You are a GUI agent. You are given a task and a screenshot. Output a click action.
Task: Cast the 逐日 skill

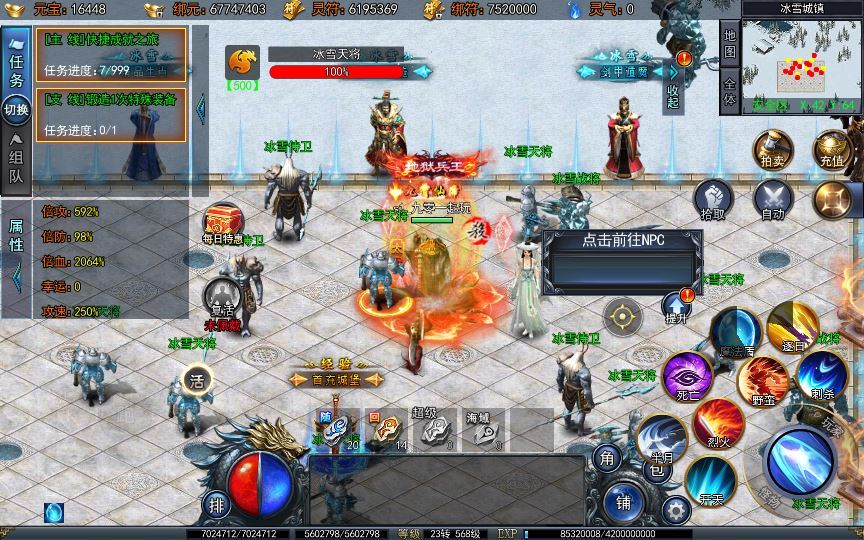pyautogui.click(x=792, y=323)
